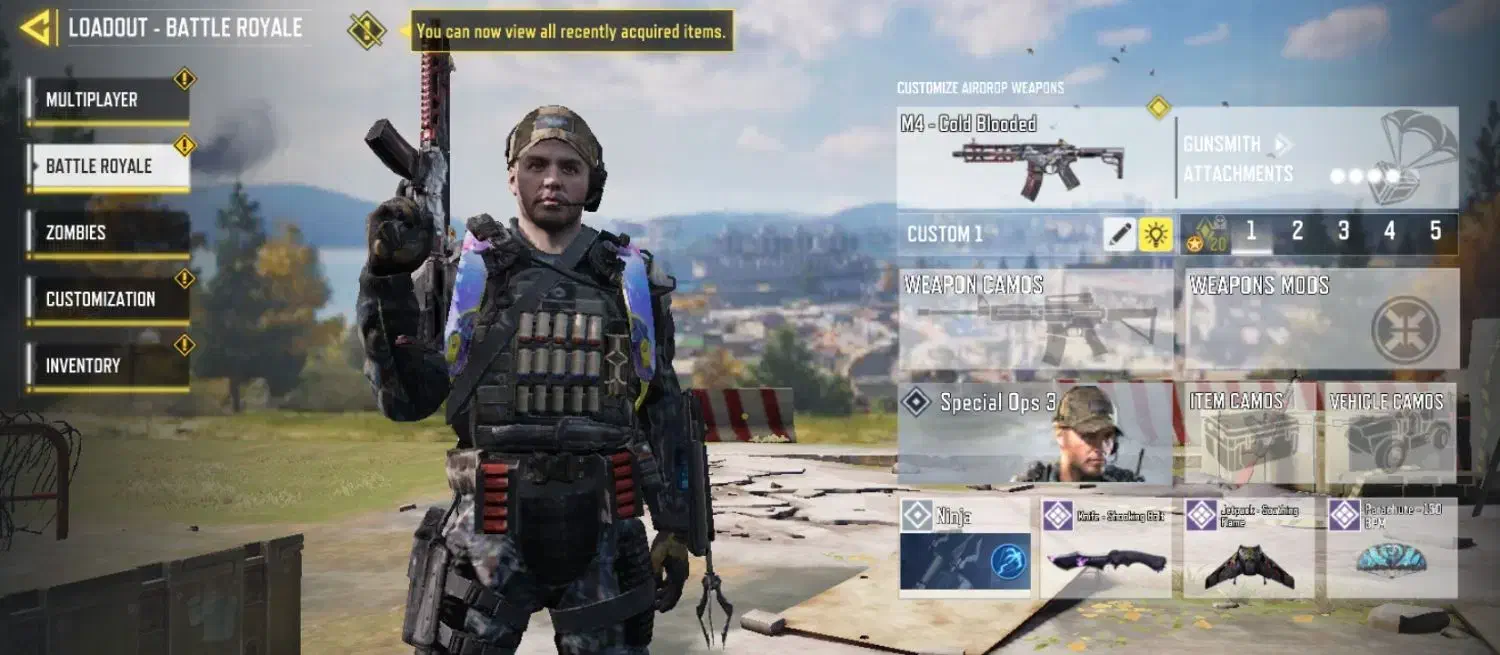Open Gunsmith Attachments
The width and height of the screenshot is (1500, 655).
[x=1238, y=159]
